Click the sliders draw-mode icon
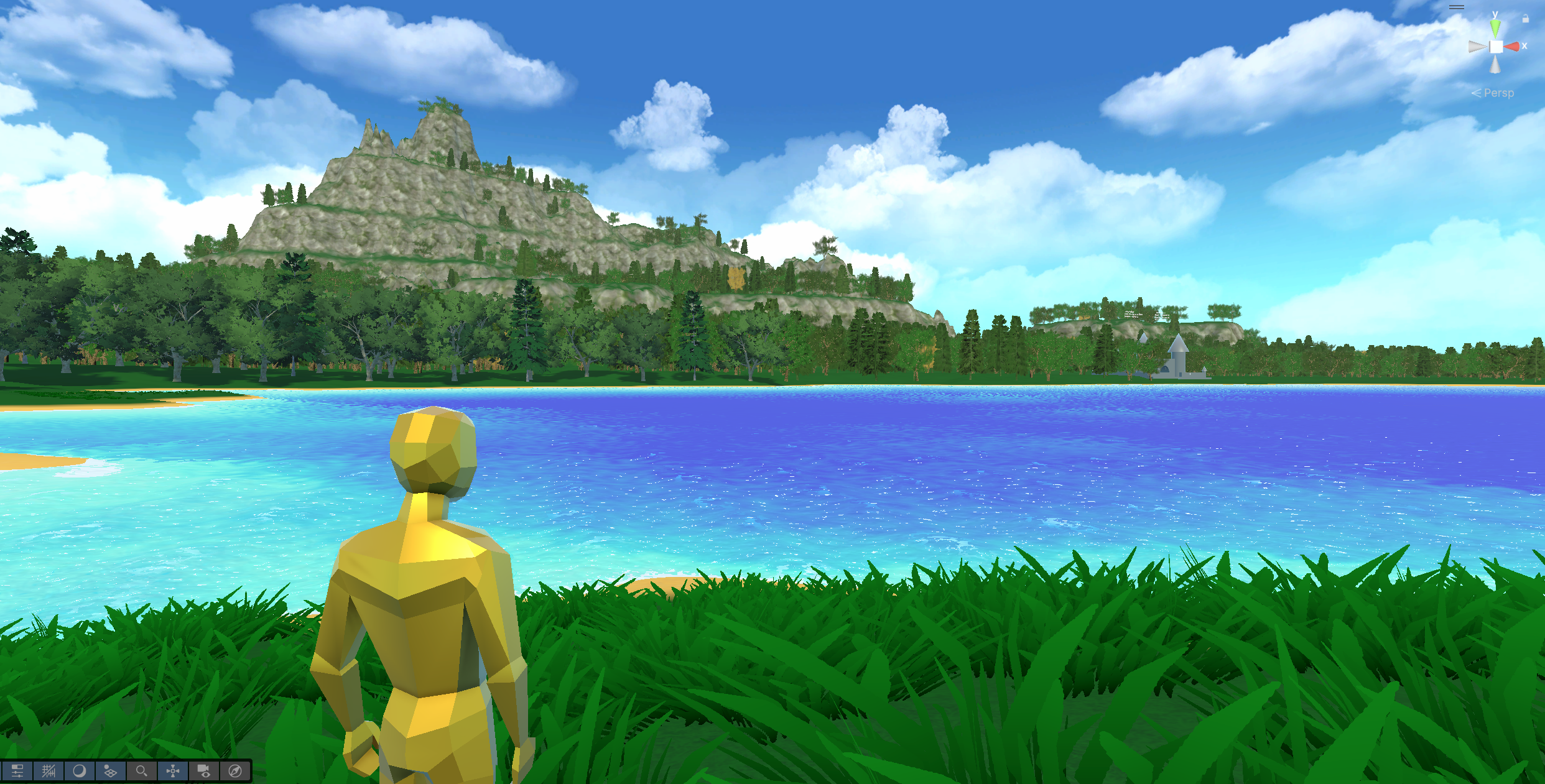This screenshot has height=784, width=1545. pyautogui.click(x=17, y=771)
